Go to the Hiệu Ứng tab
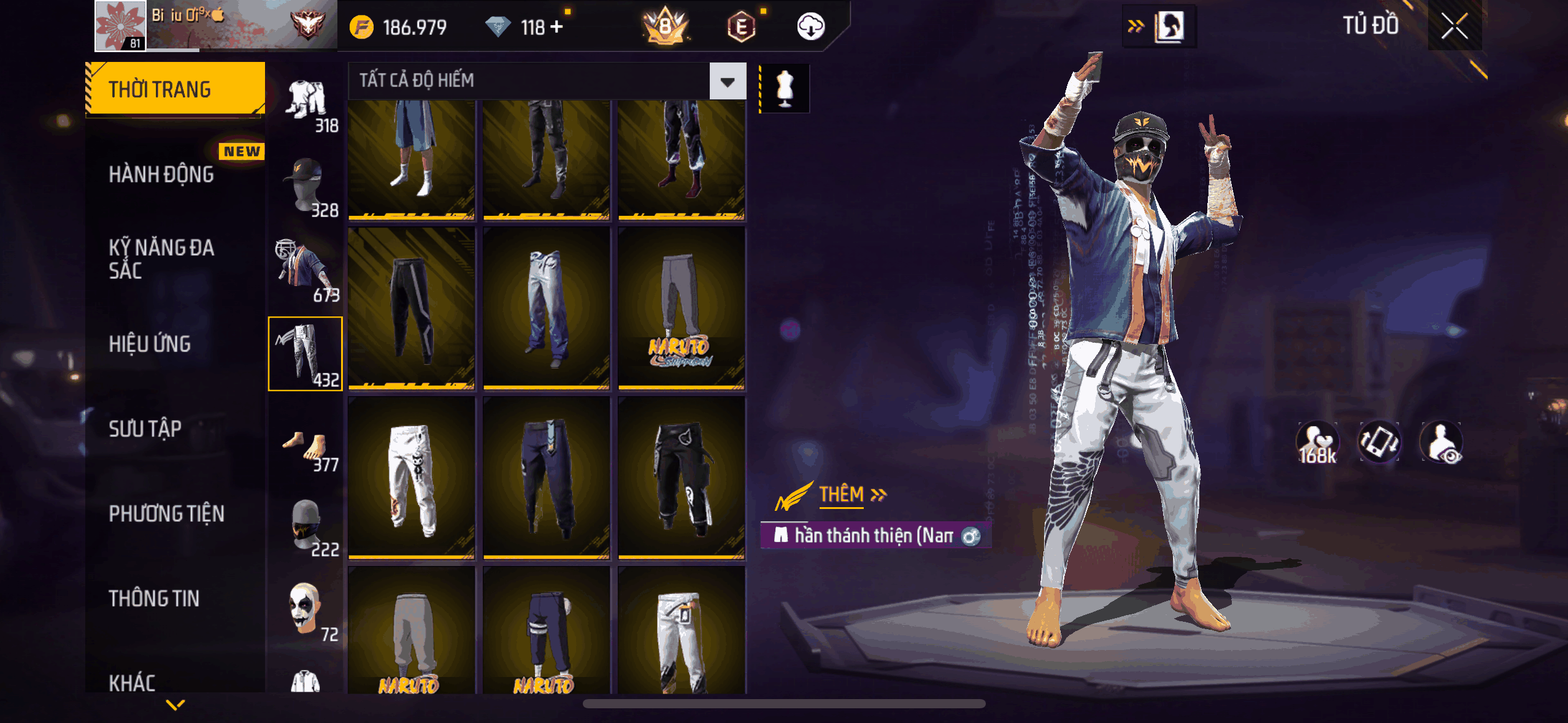Viewport: 1568px width, 723px height. [x=150, y=344]
